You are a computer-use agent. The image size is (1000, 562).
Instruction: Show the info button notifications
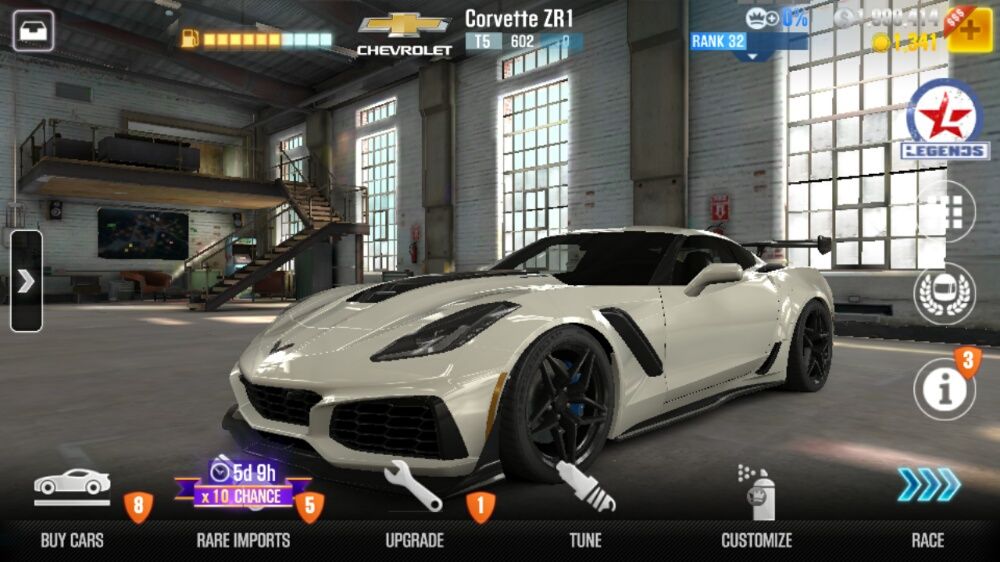(944, 389)
